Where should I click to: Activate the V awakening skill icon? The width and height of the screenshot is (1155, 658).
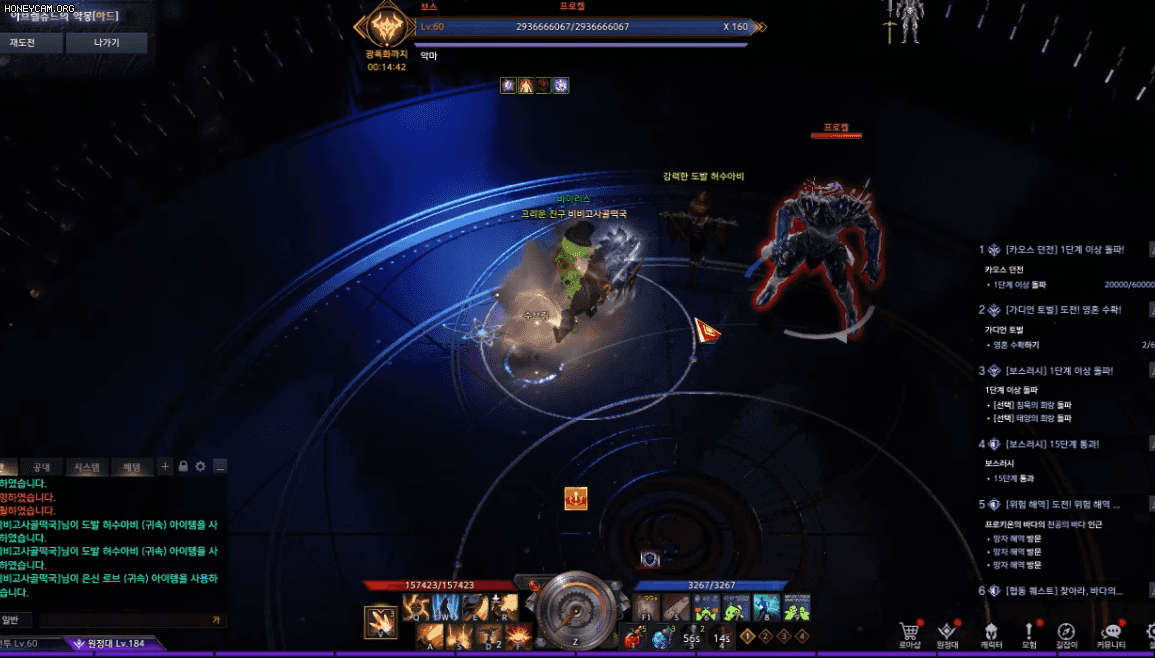point(380,622)
